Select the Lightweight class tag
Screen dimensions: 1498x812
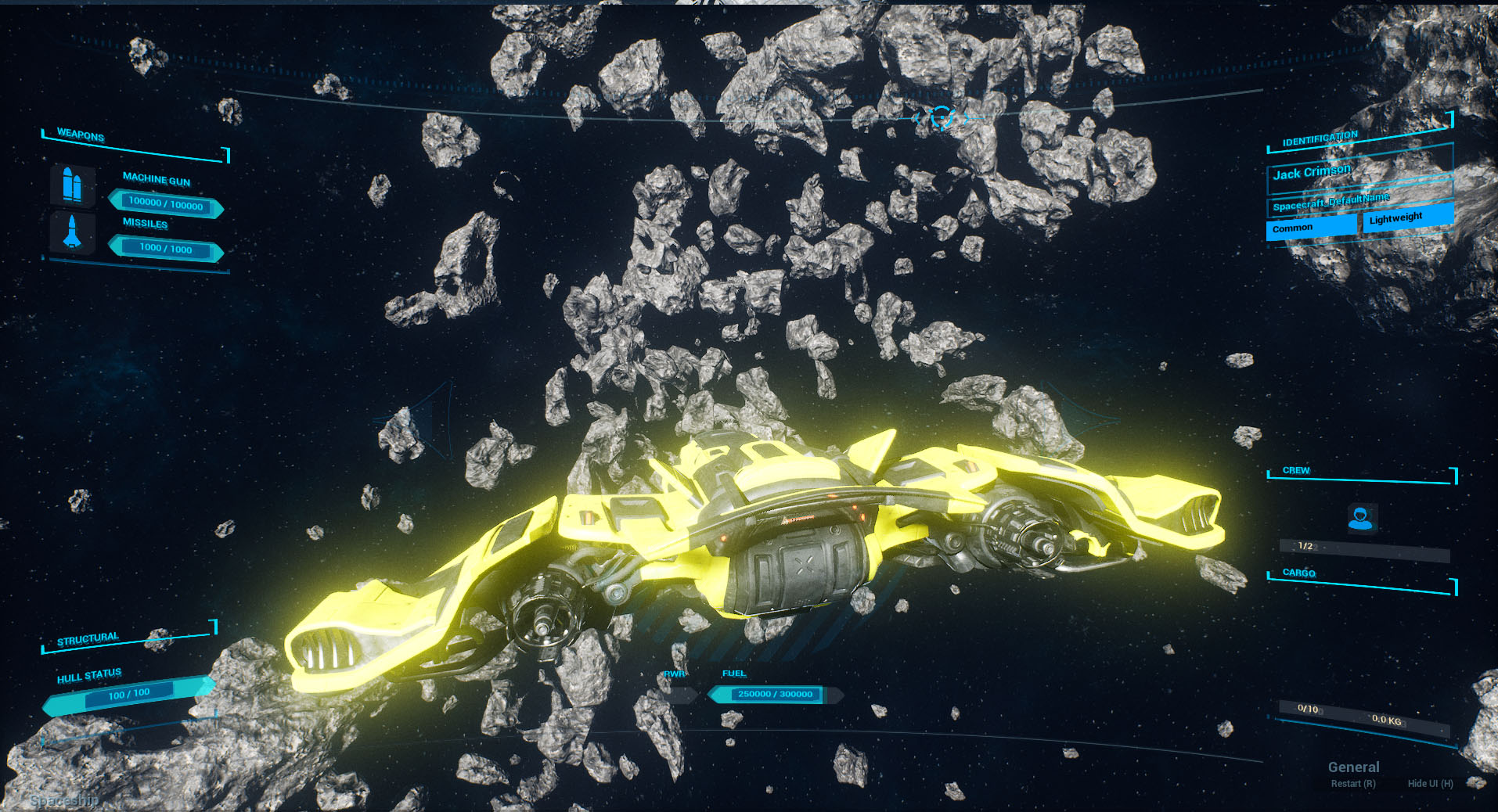click(1406, 217)
